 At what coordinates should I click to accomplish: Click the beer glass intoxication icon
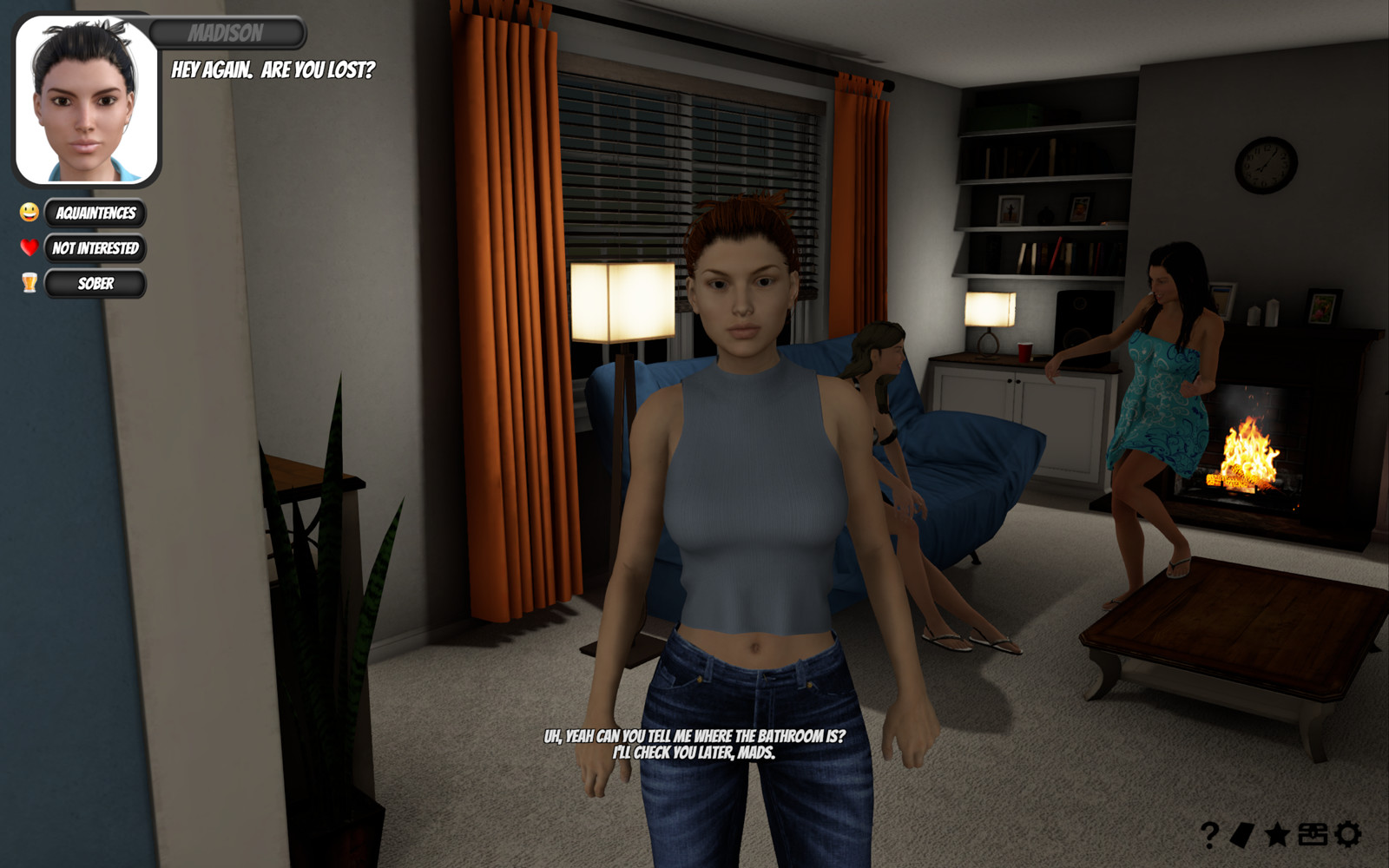click(28, 284)
